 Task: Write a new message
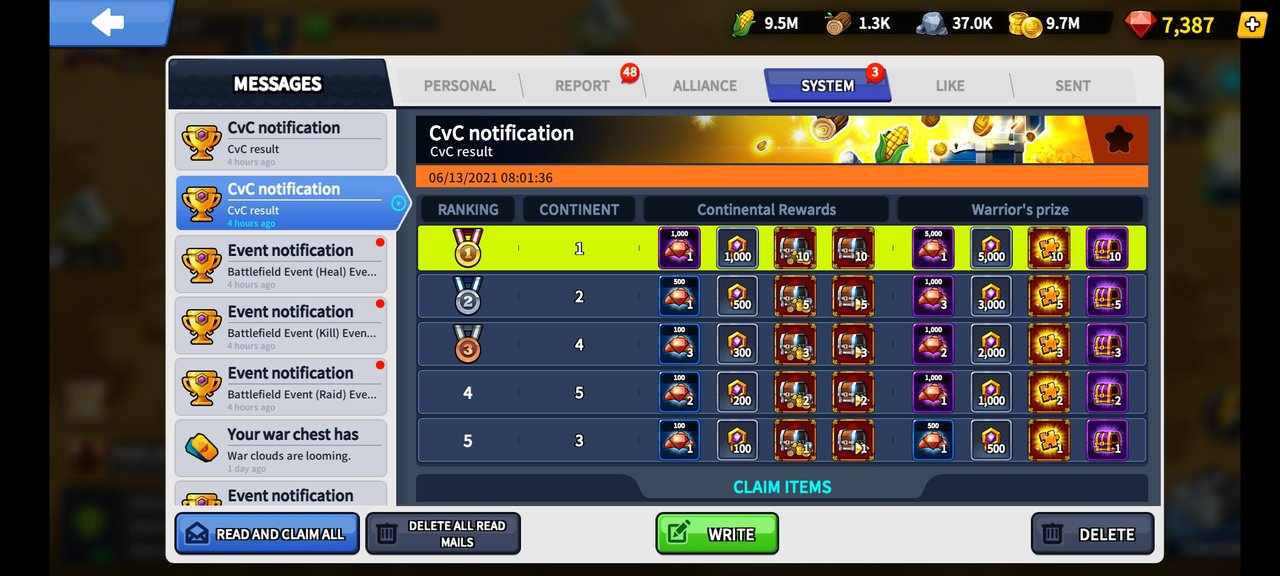[717, 534]
